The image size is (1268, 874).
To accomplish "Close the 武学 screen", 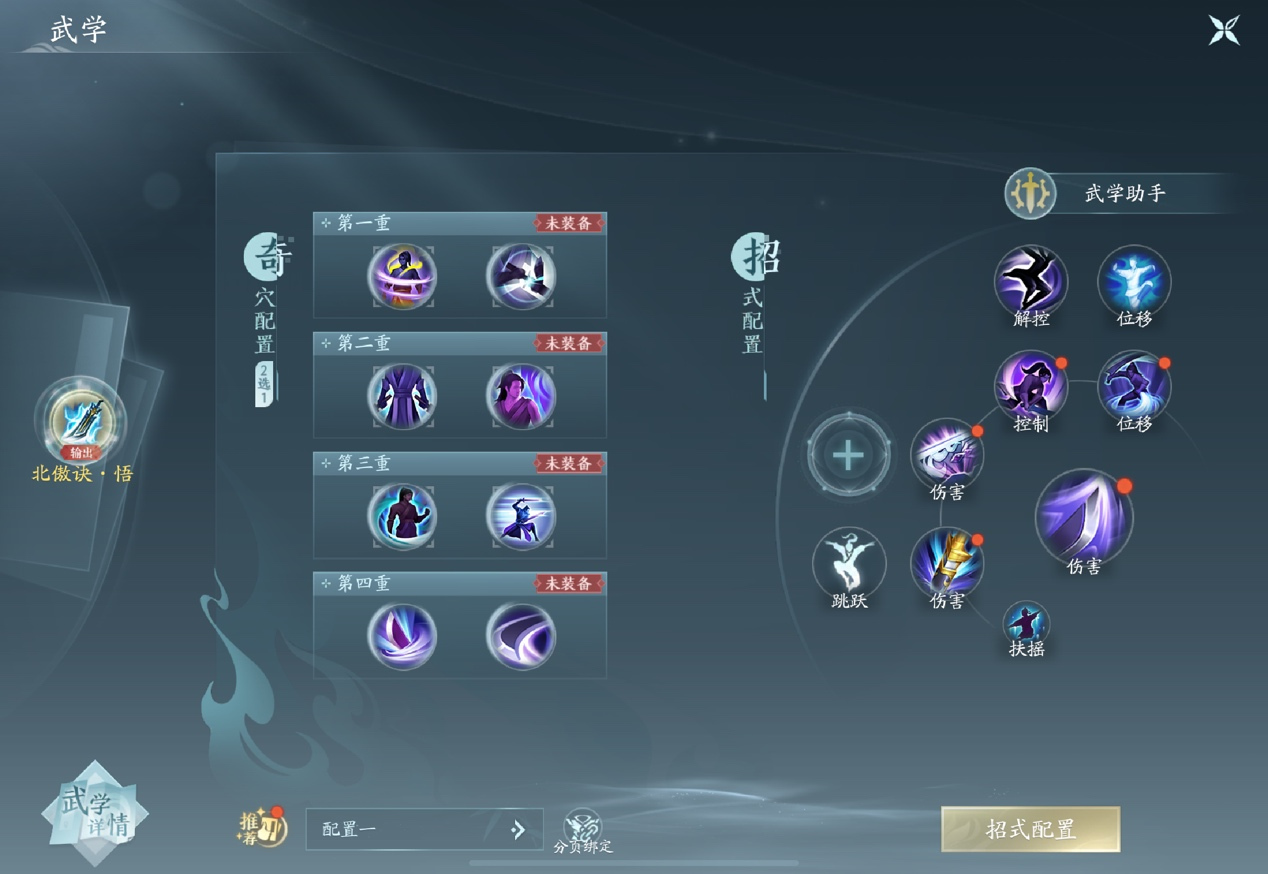I will point(1224,30).
